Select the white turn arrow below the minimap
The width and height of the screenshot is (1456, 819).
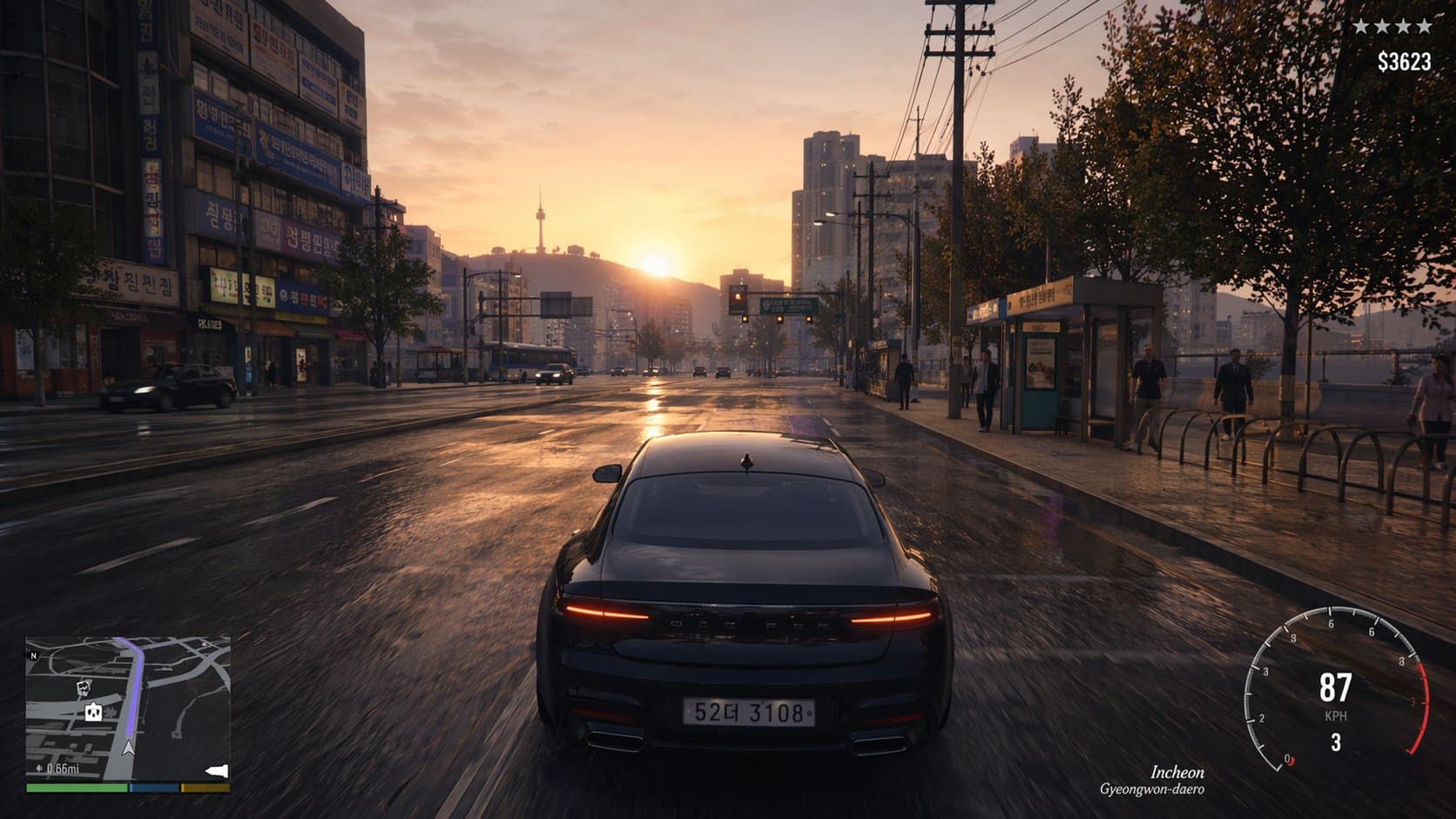tap(217, 771)
